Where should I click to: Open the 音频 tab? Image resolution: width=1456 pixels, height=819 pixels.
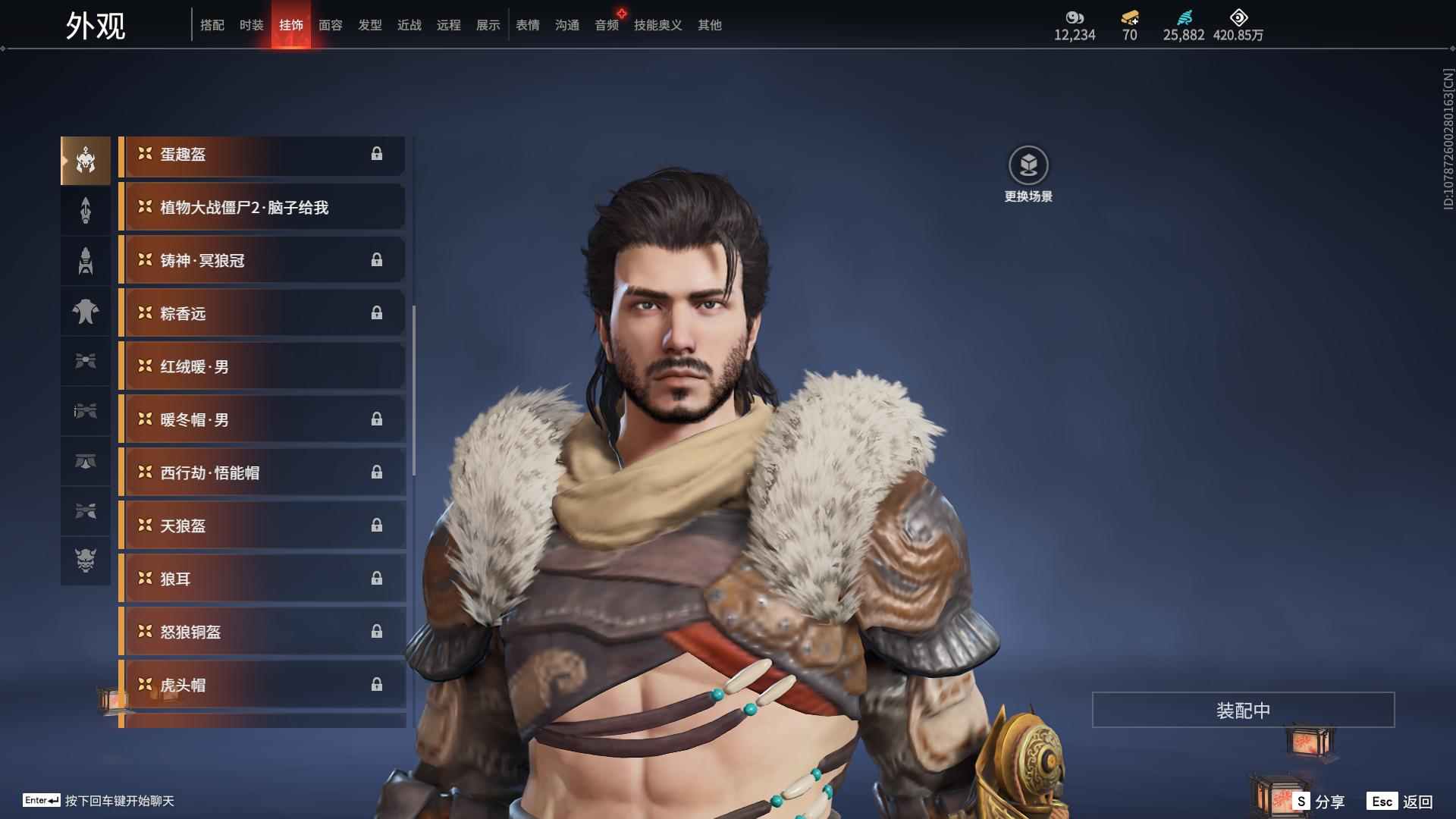606,25
